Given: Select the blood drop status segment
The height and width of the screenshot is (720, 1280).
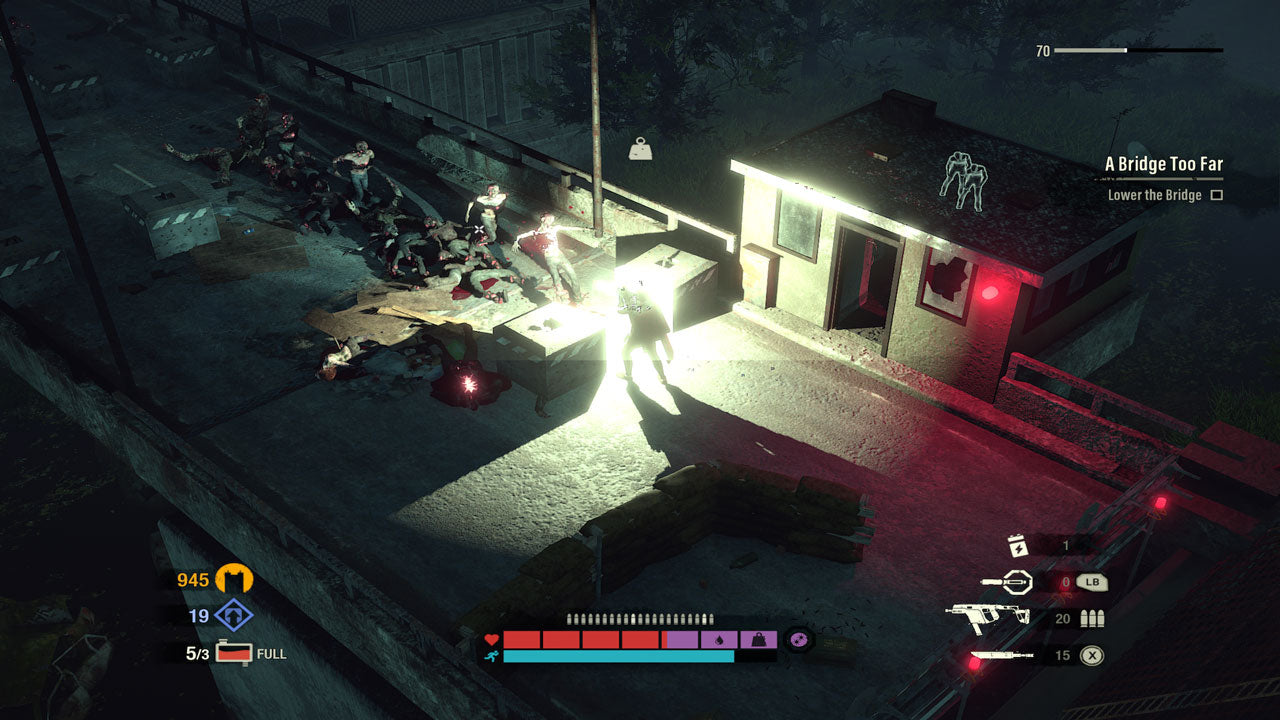Looking at the screenshot, I should [x=719, y=640].
